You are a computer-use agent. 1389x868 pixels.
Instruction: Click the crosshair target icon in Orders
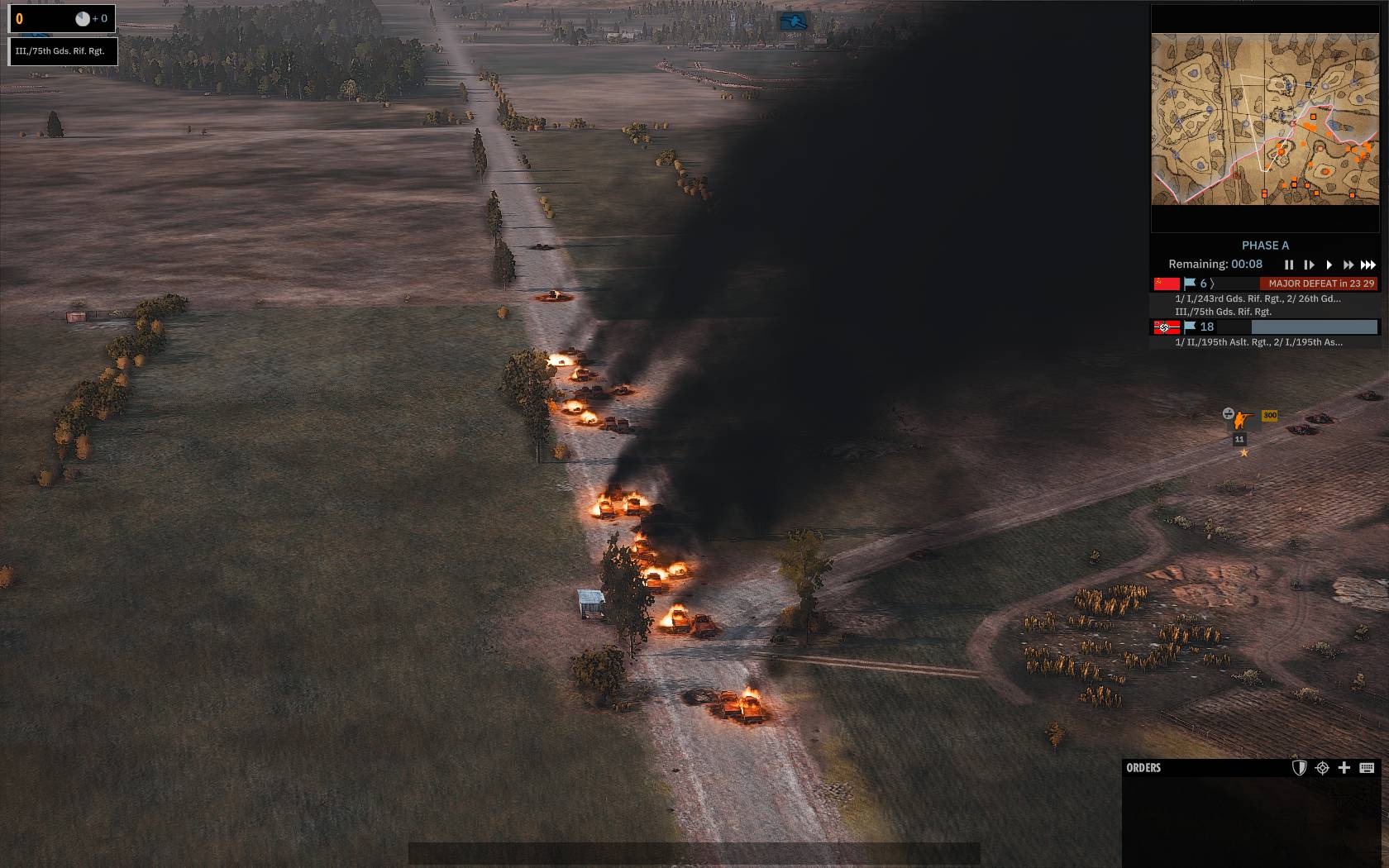pos(1322,768)
